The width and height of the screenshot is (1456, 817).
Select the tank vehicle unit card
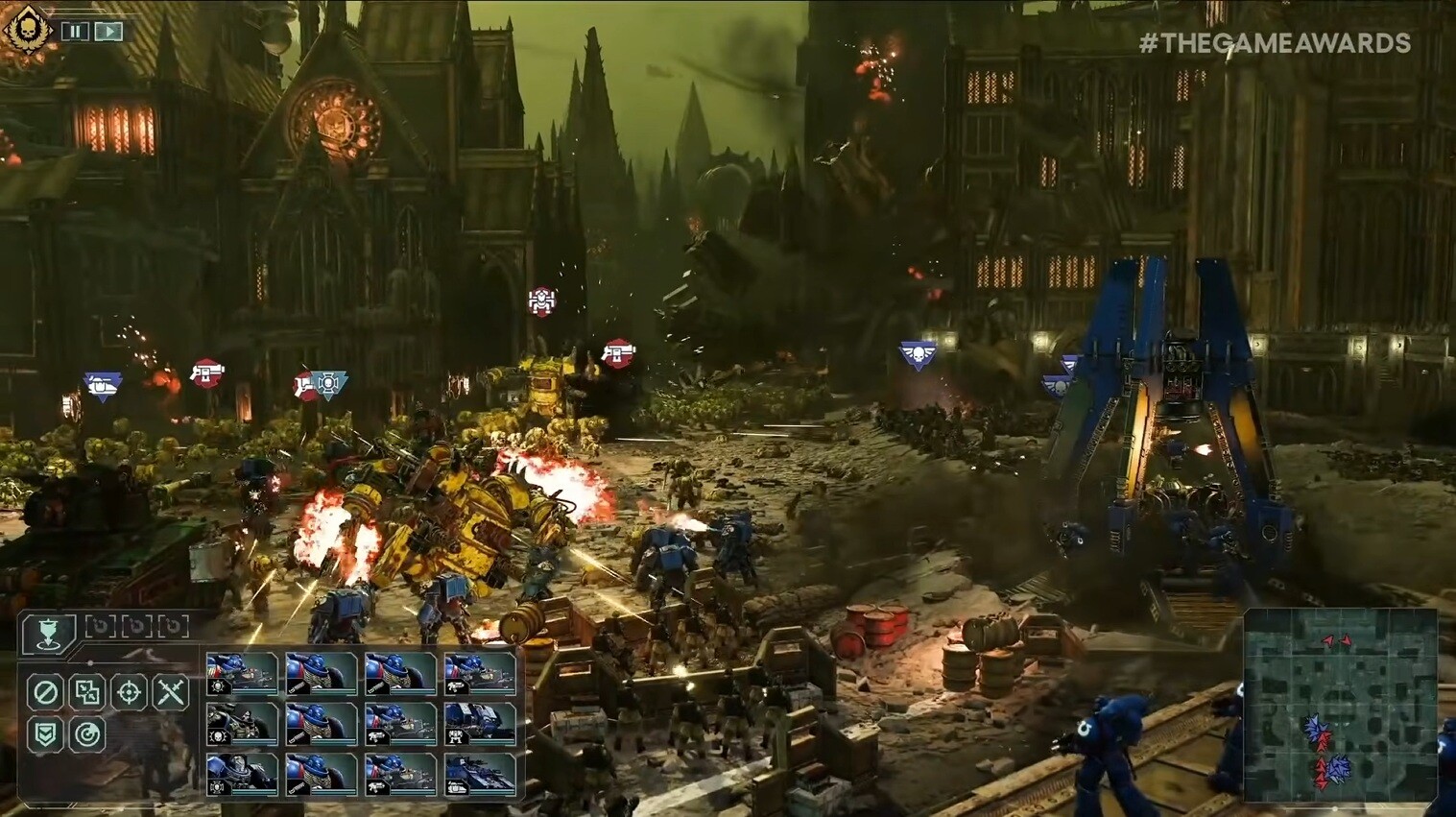click(x=480, y=775)
